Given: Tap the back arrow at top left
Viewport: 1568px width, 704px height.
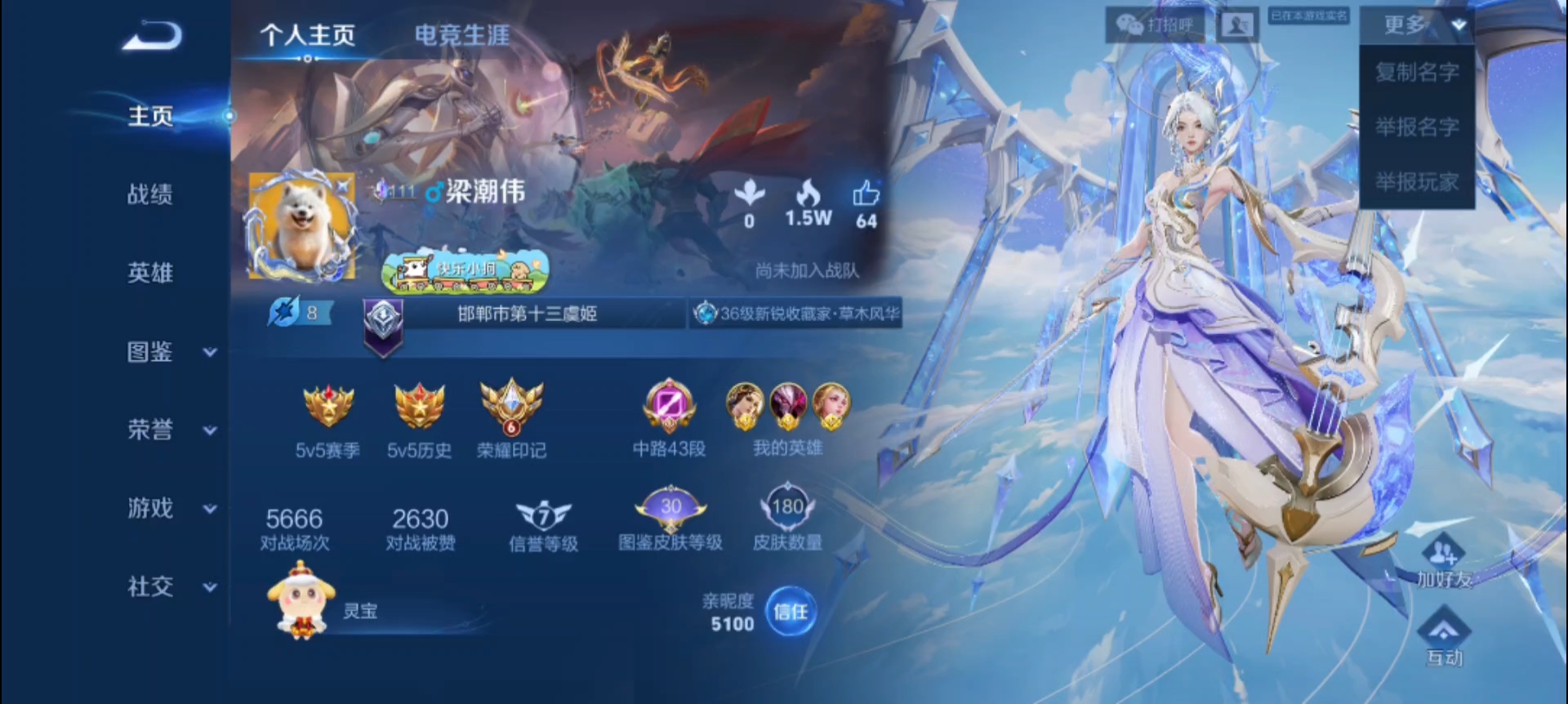Looking at the screenshot, I should (x=150, y=36).
